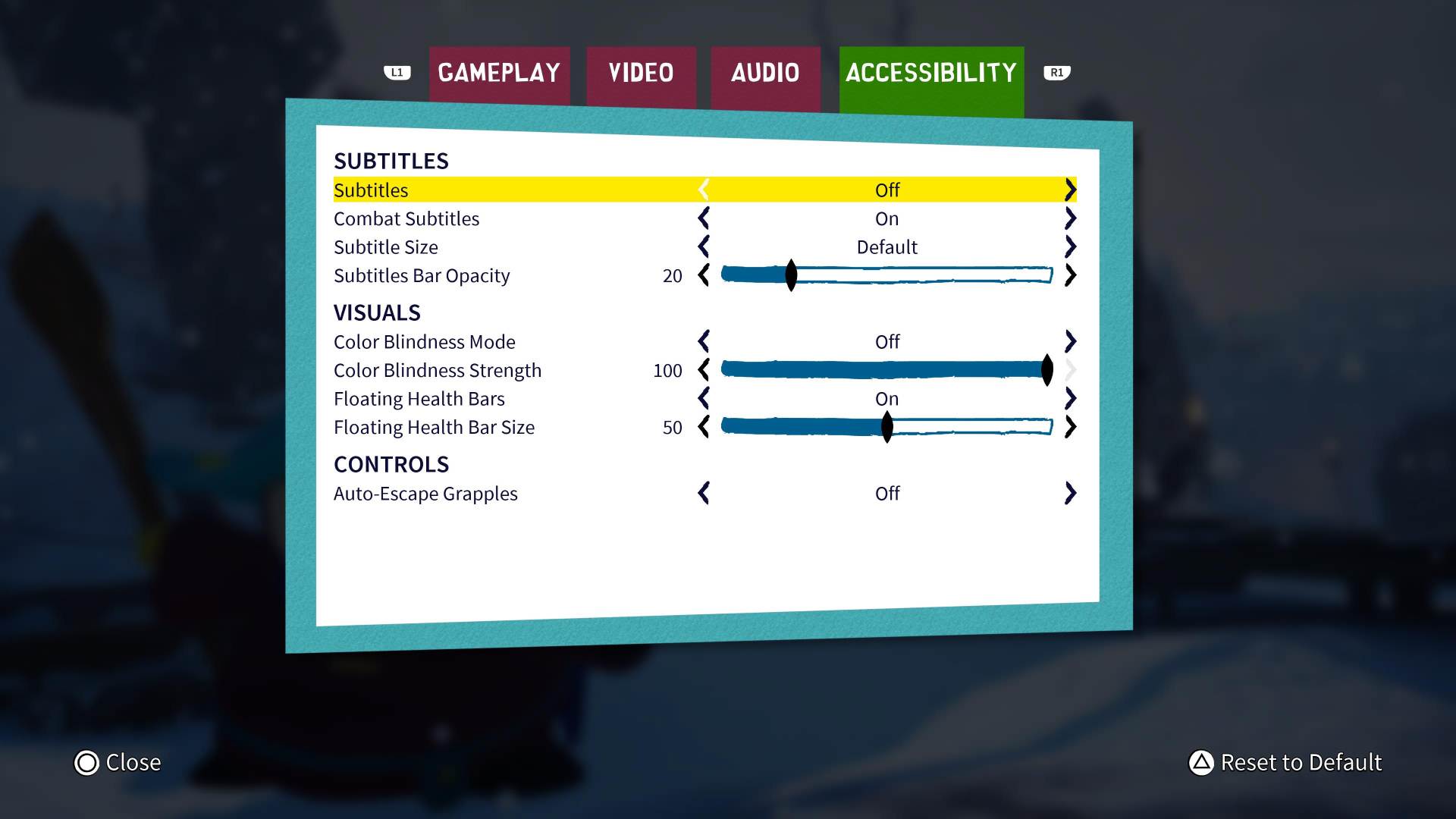1456x819 pixels.
Task: Click the left arrow on Subtitle Size
Action: pos(704,246)
